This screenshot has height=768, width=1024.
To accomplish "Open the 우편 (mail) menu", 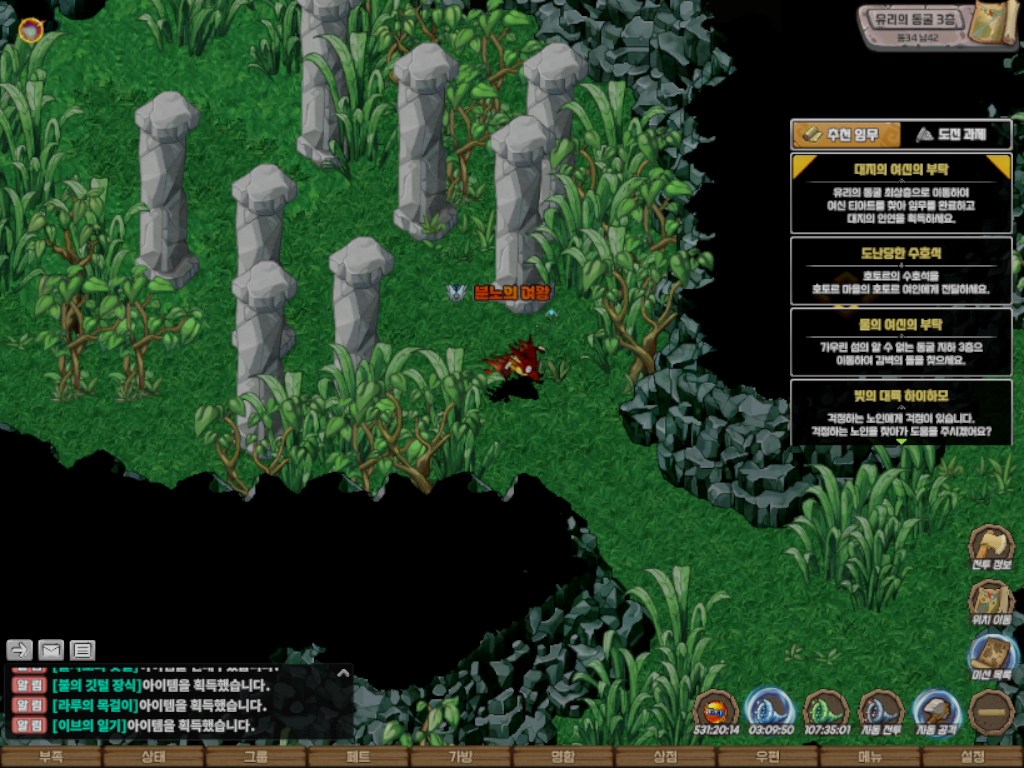I will click(767, 757).
